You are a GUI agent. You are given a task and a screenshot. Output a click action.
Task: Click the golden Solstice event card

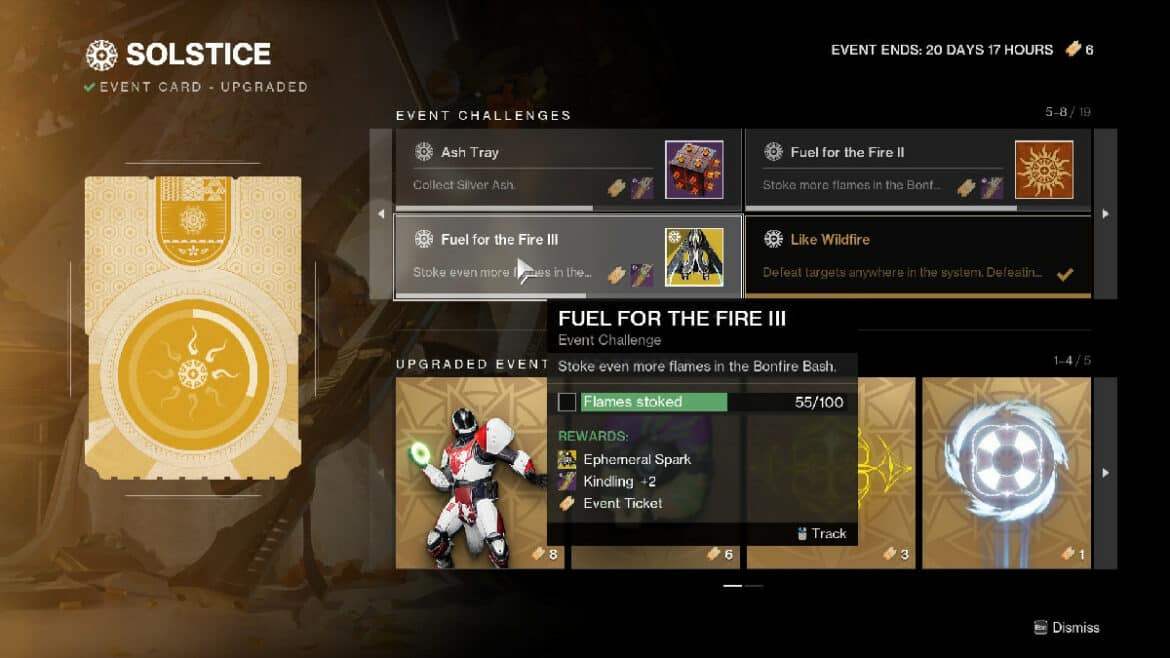(193, 328)
